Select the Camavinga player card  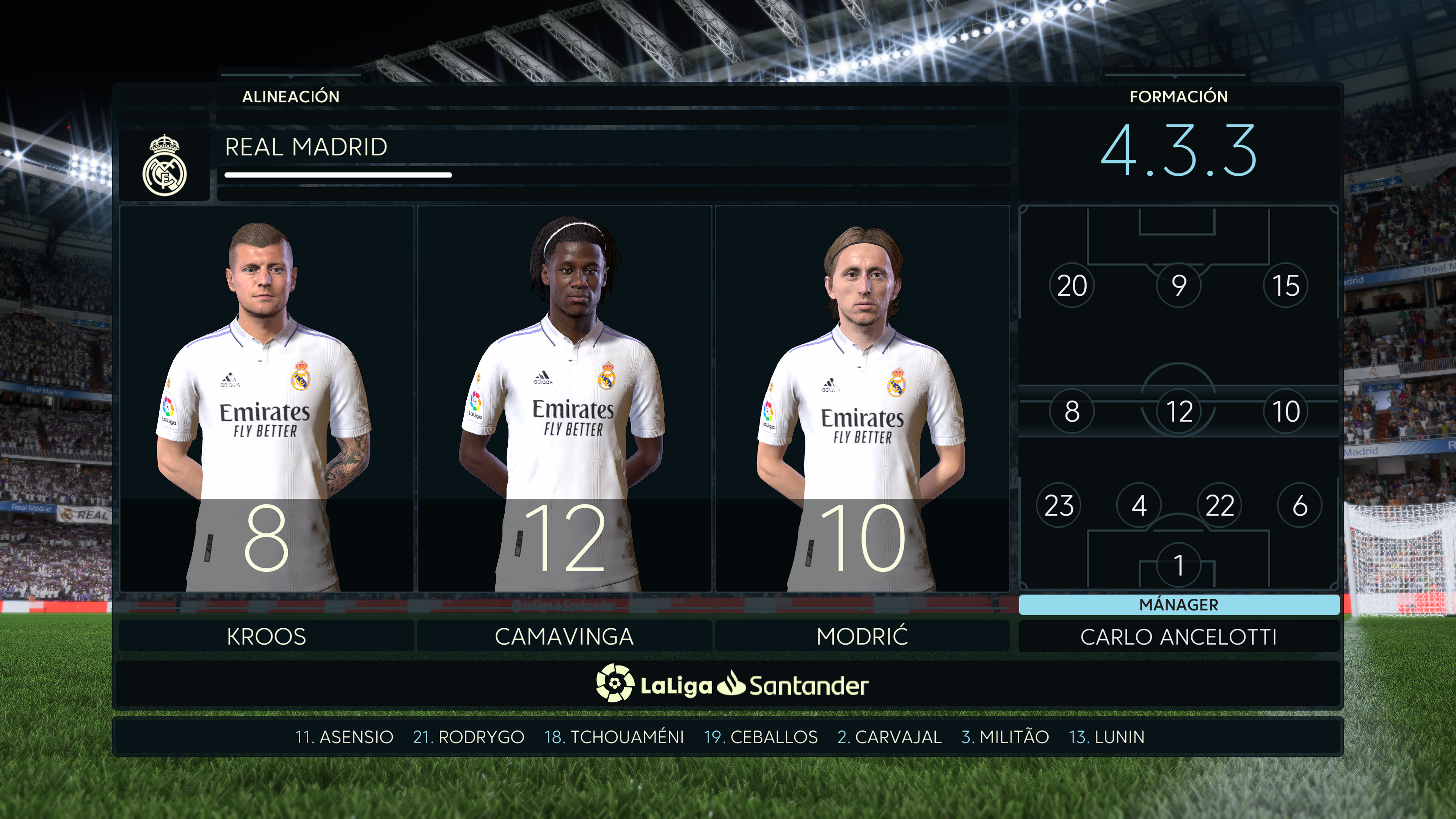[564, 399]
